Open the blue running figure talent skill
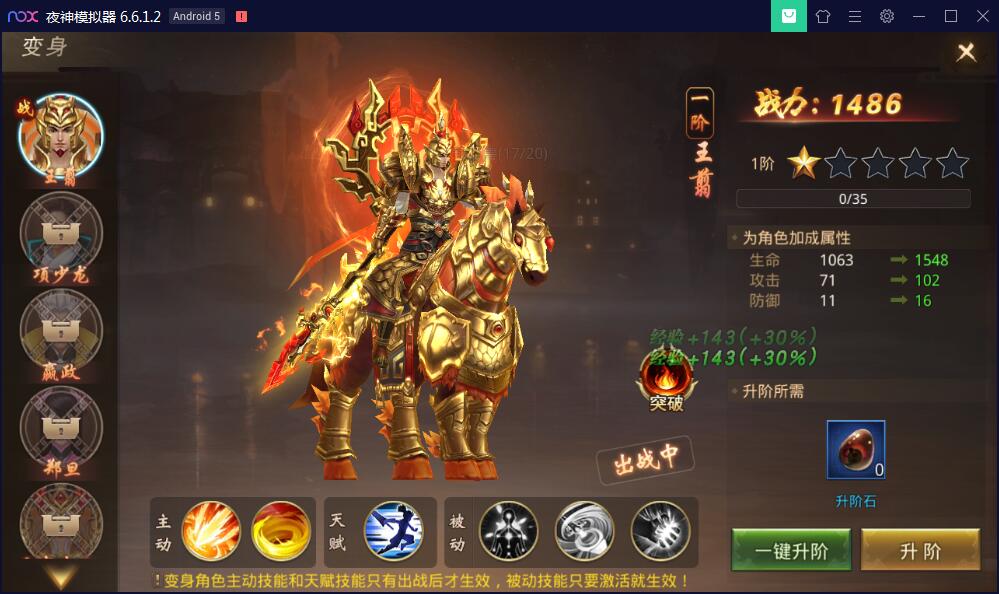This screenshot has height=594, width=999. pos(394,531)
